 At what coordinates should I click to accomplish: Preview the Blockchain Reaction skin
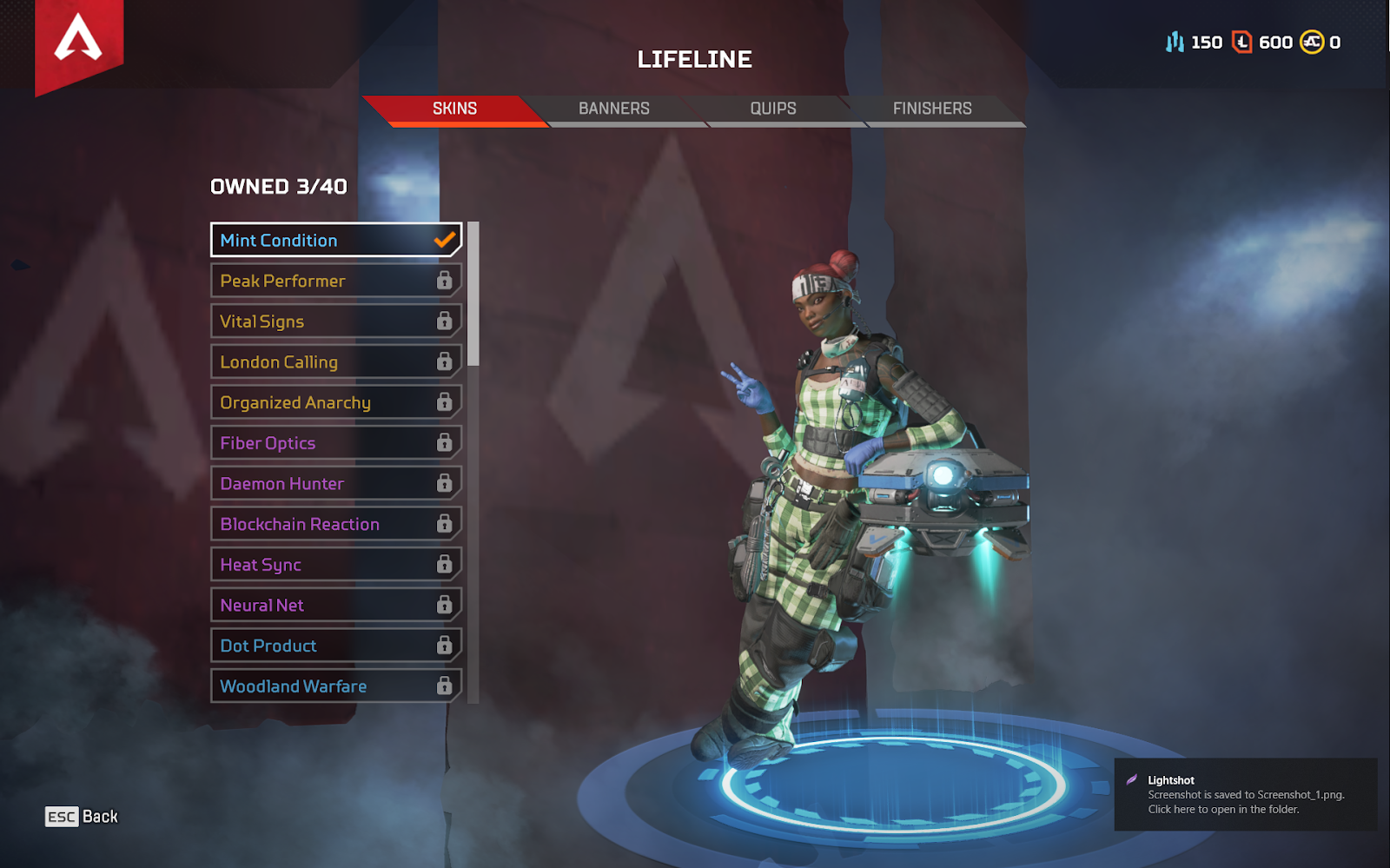coord(335,524)
